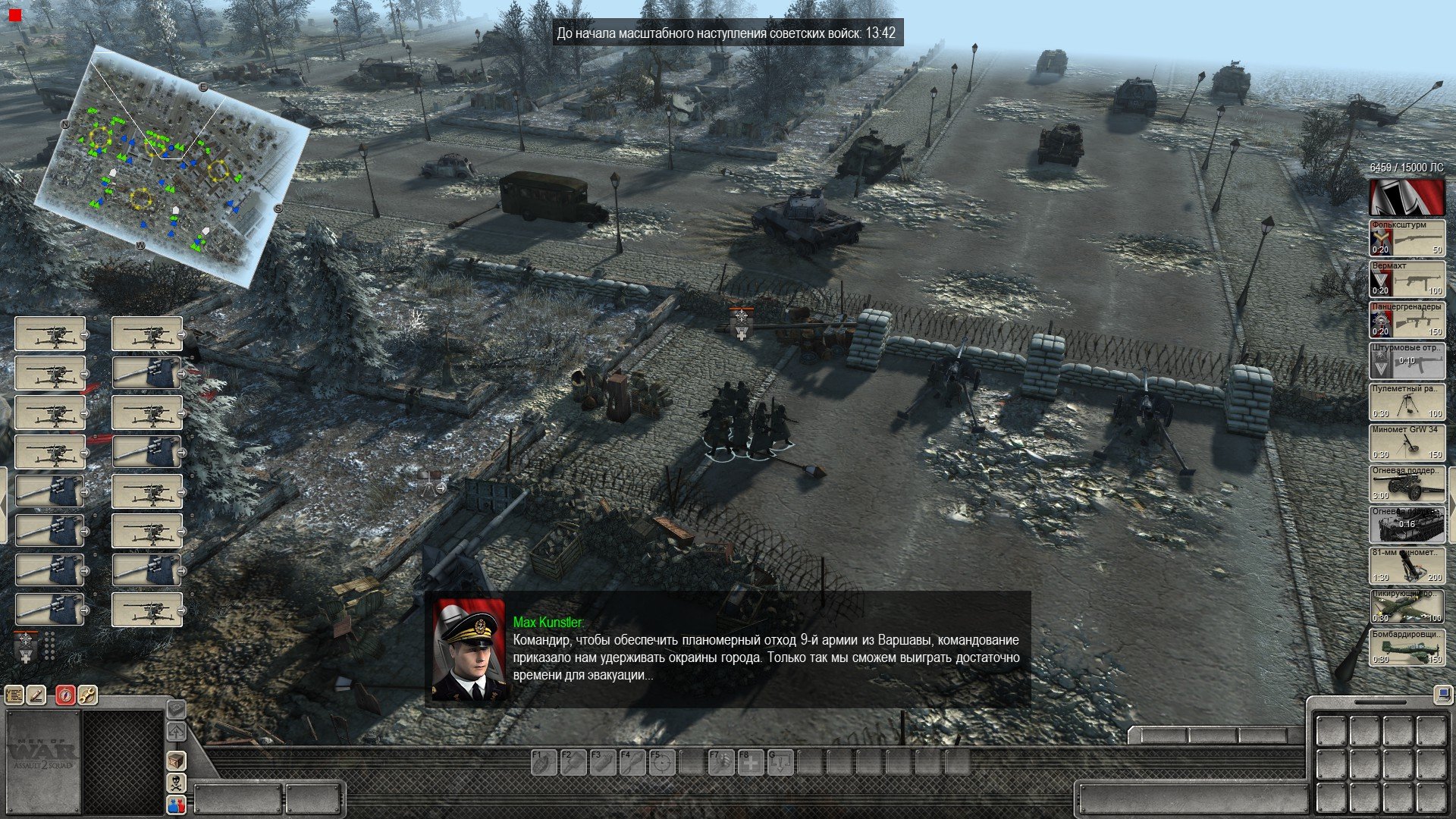Activate the F5 crosshair targeting action
The height and width of the screenshot is (819, 1456).
click(x=662, y=762)
